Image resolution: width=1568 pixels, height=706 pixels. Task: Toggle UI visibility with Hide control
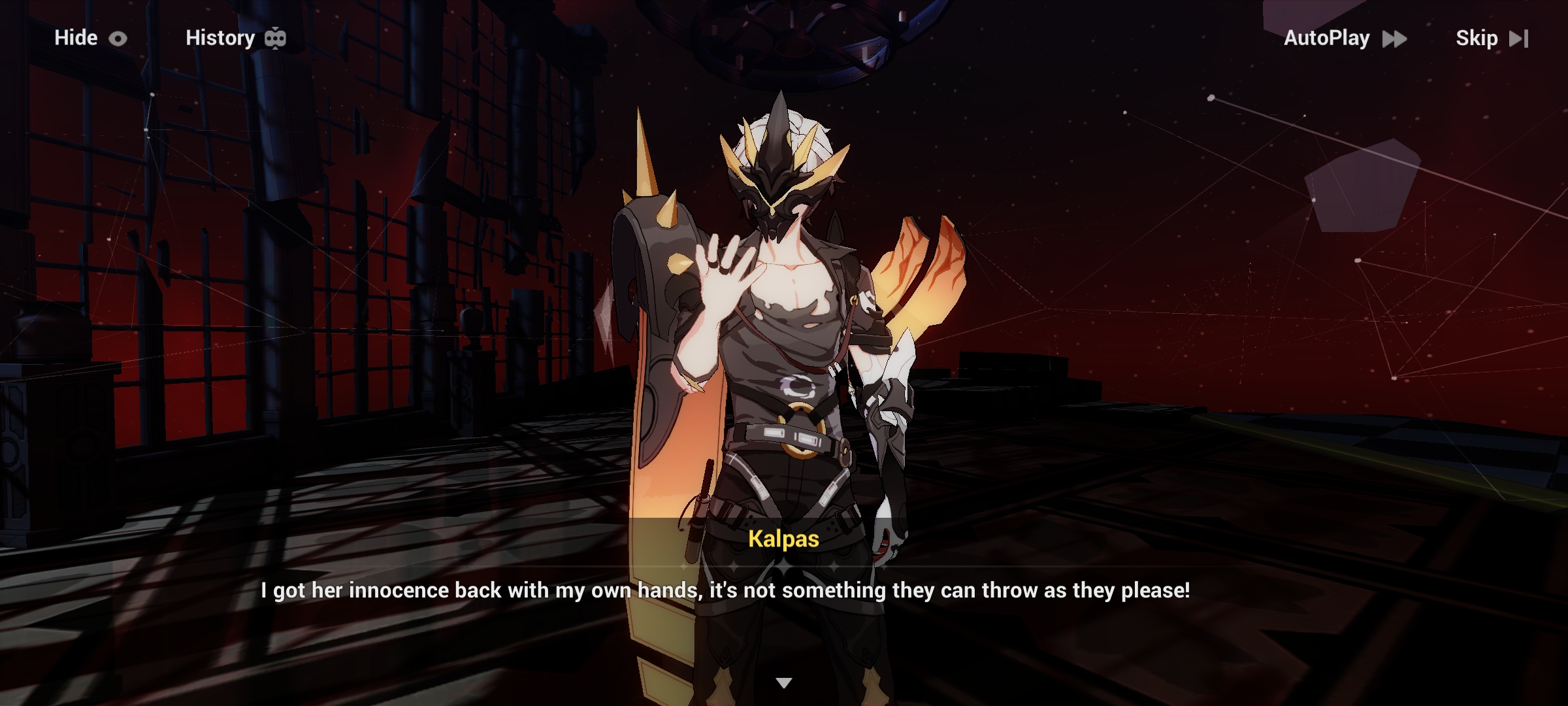tap(76, 38)
